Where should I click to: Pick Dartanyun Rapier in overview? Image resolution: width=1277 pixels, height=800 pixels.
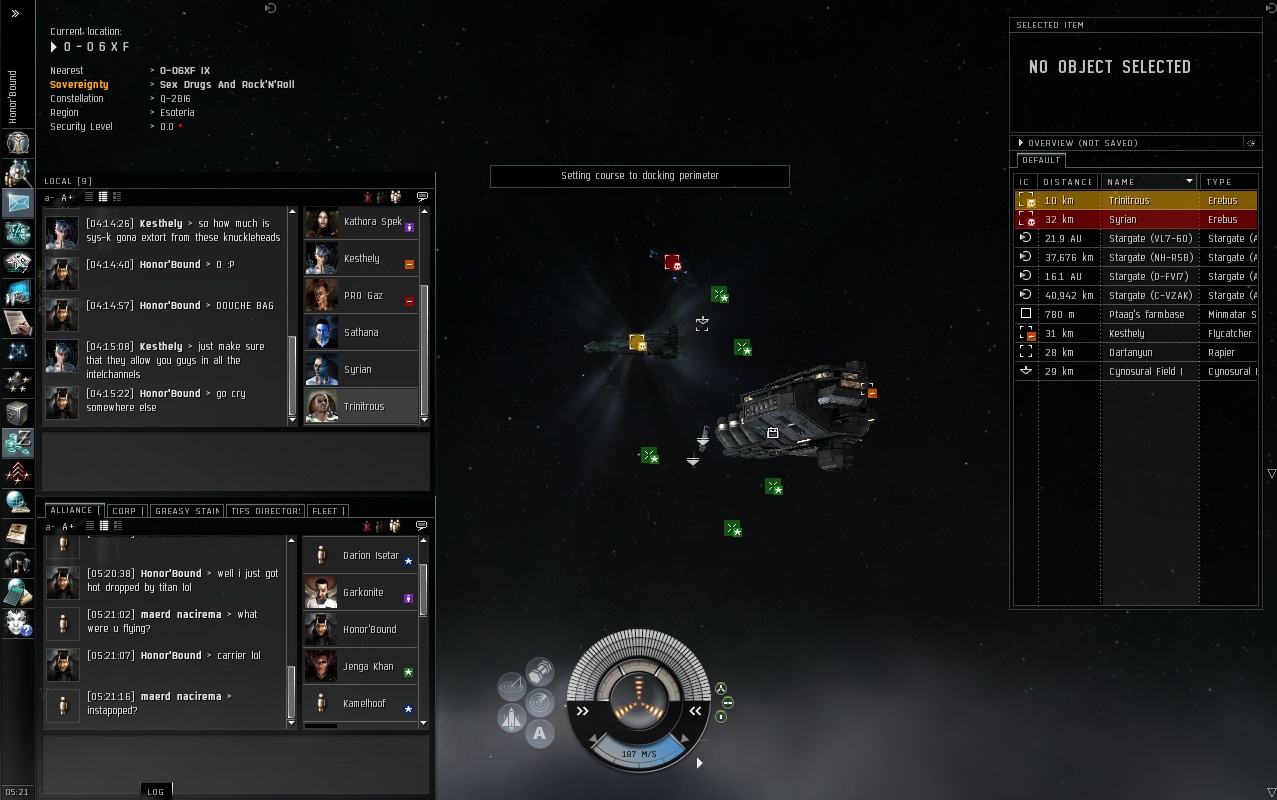1130,353
